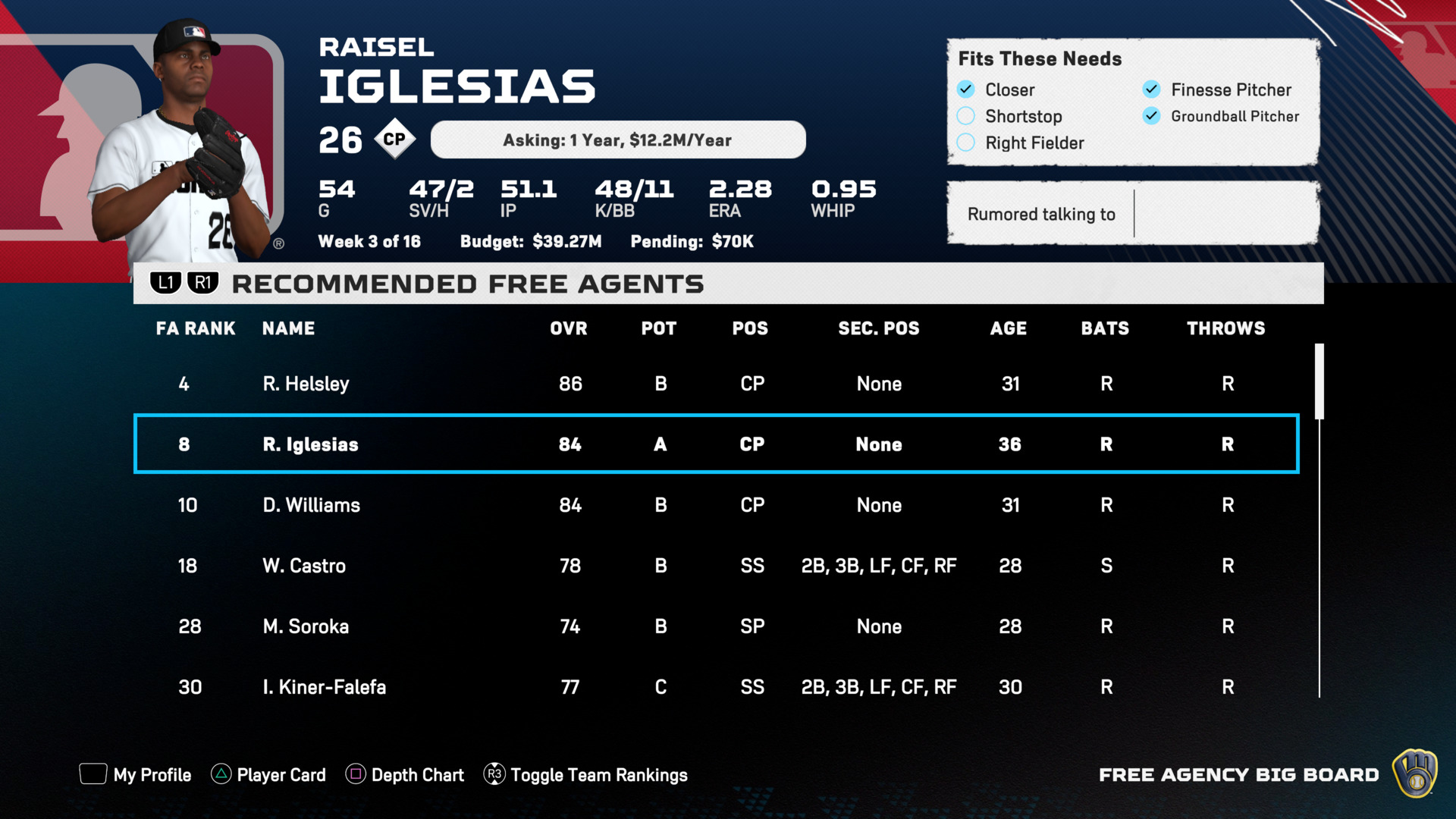
Task: Click the free agent list scrollbar
Action: tap(1319, 381)
